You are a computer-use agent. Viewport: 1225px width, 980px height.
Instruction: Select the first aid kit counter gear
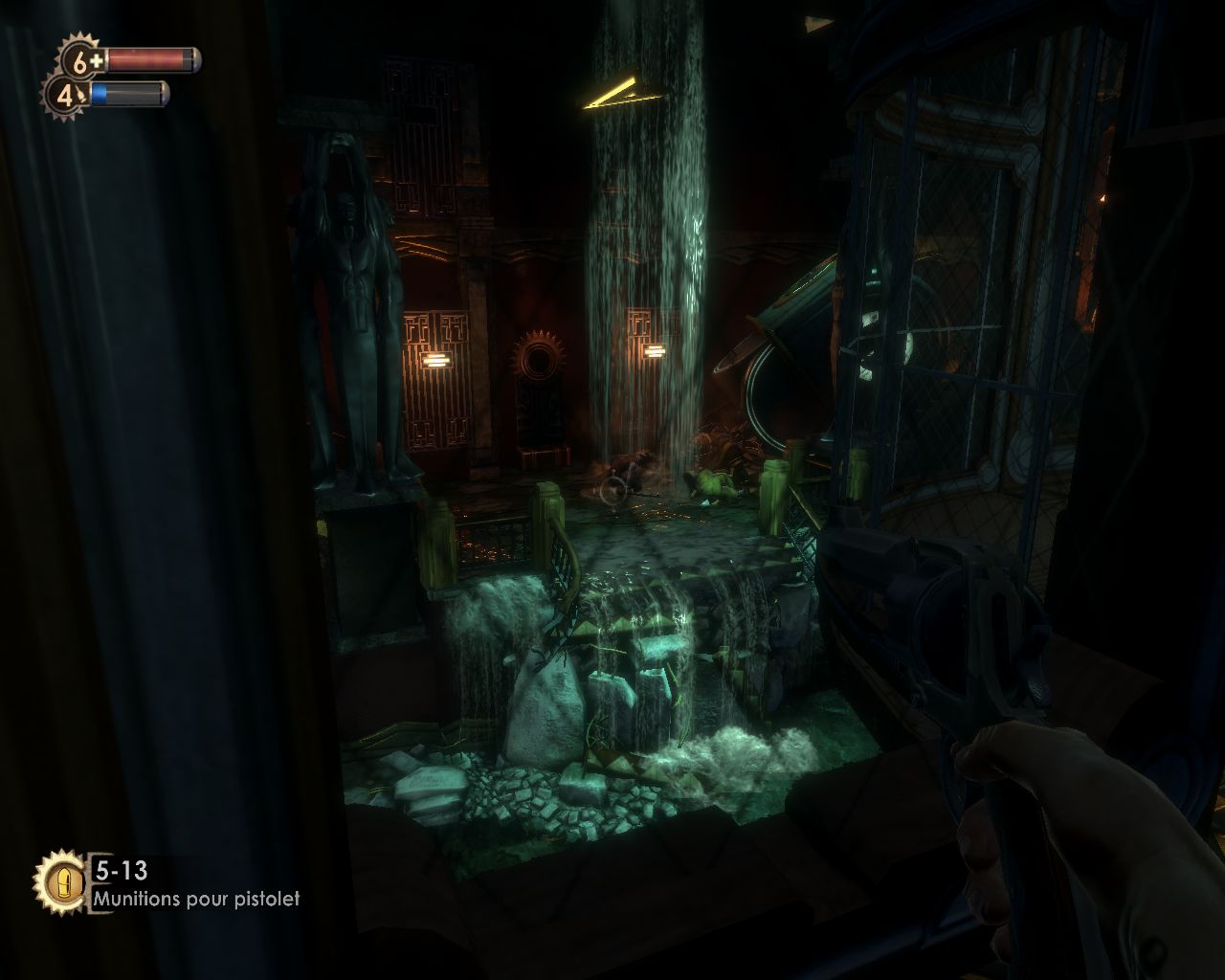(82, 61)
